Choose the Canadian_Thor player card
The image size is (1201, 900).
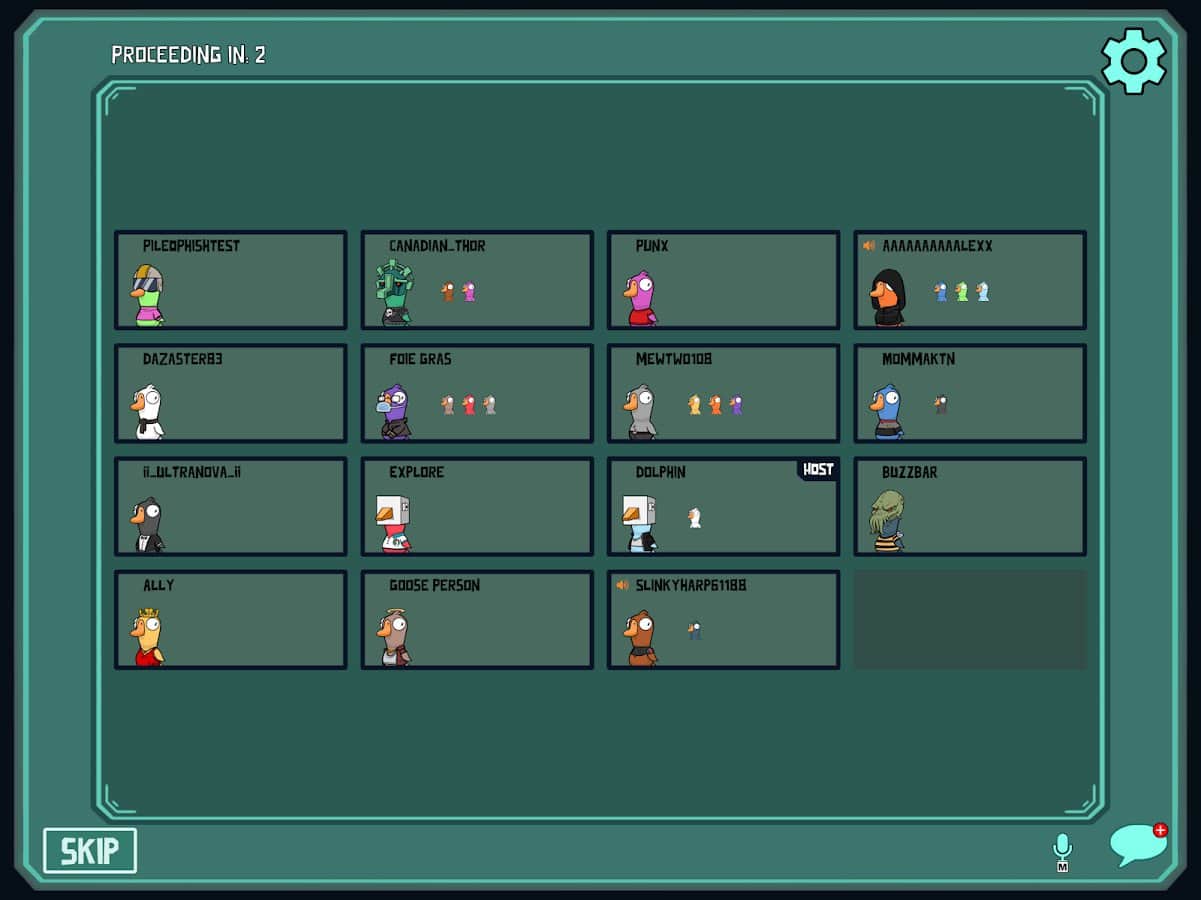coord(477,280)
